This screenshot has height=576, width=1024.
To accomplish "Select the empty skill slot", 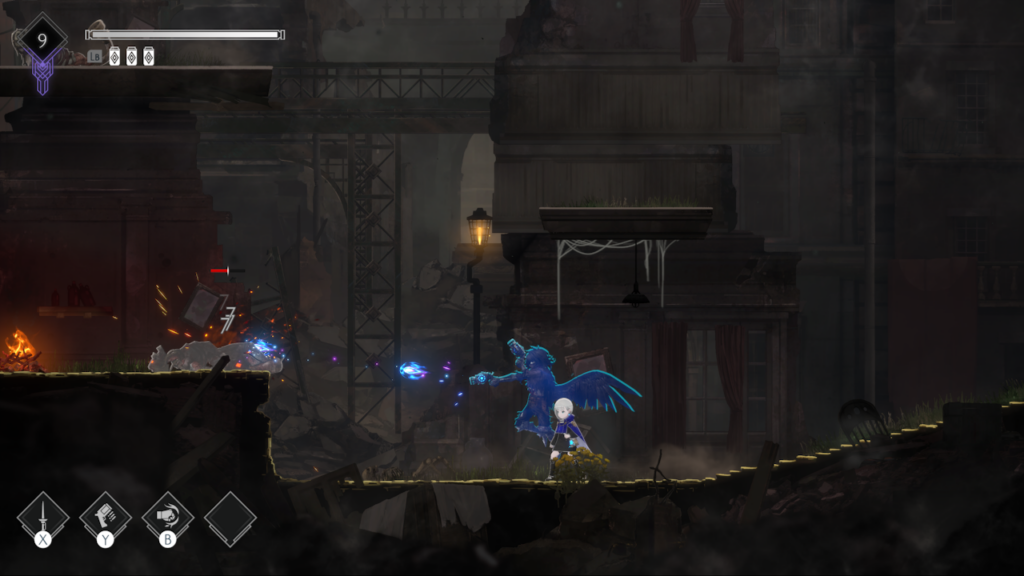I will 230,518.
